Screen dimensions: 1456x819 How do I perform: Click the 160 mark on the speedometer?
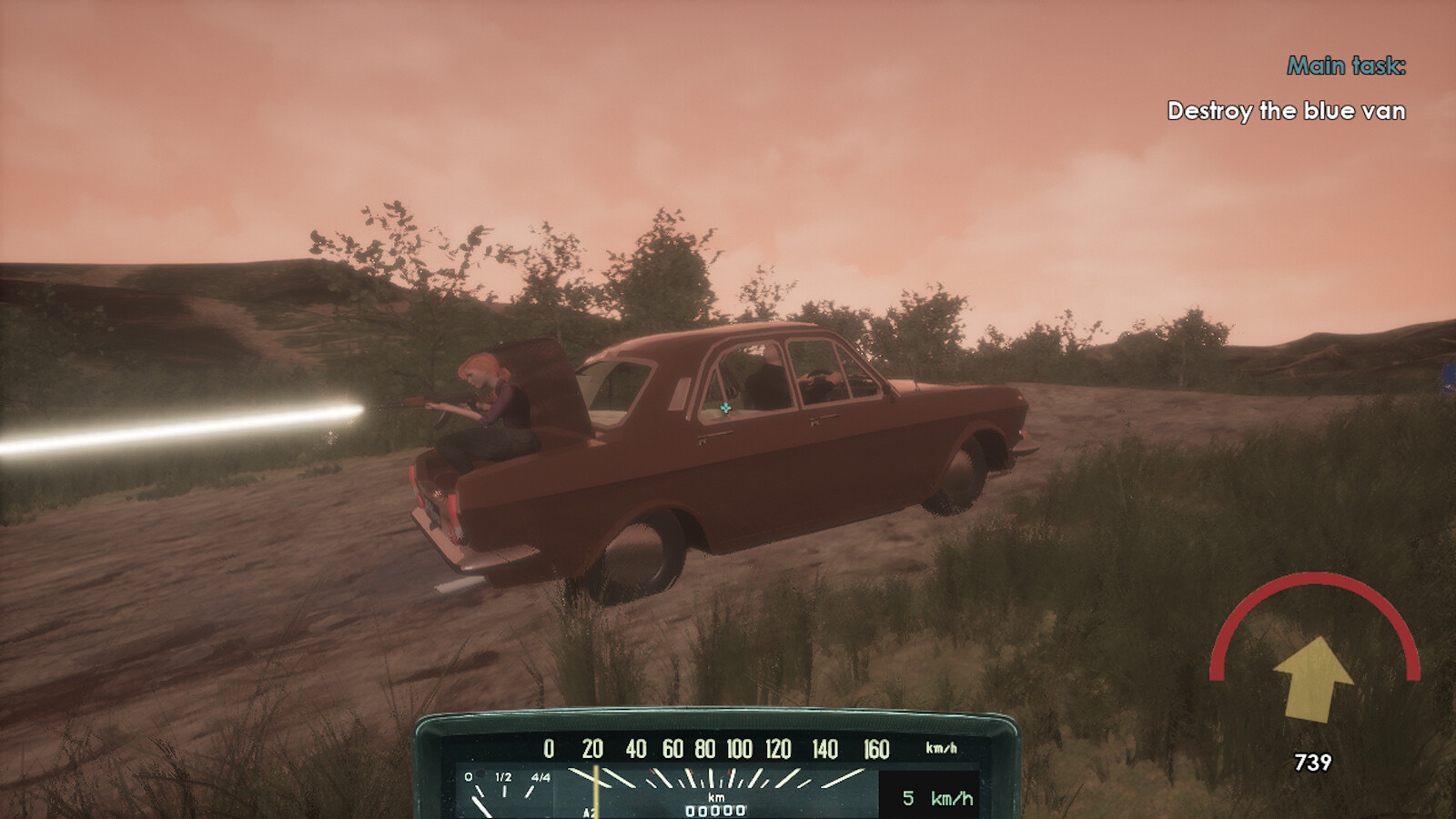(875, 748)
